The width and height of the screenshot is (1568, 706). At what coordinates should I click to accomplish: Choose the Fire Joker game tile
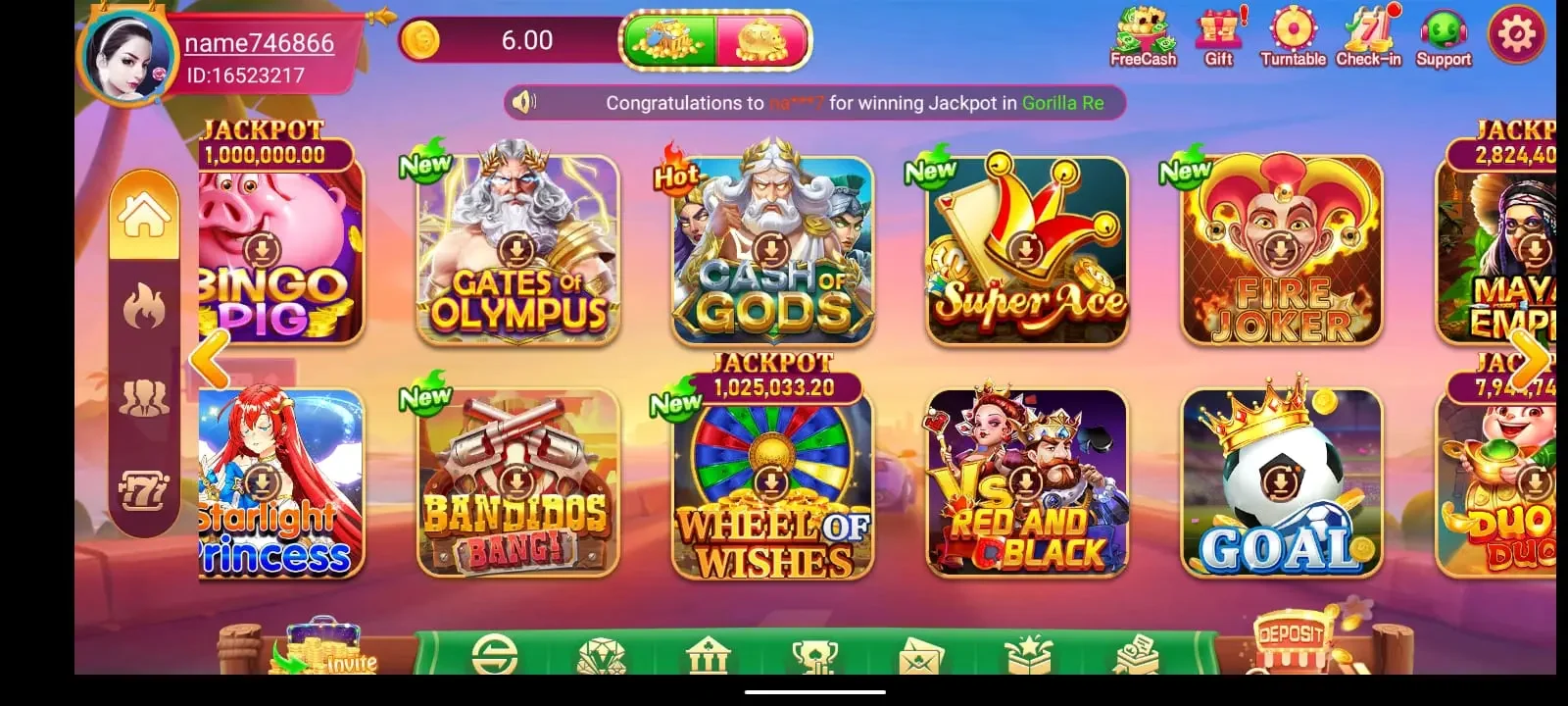1281,250
